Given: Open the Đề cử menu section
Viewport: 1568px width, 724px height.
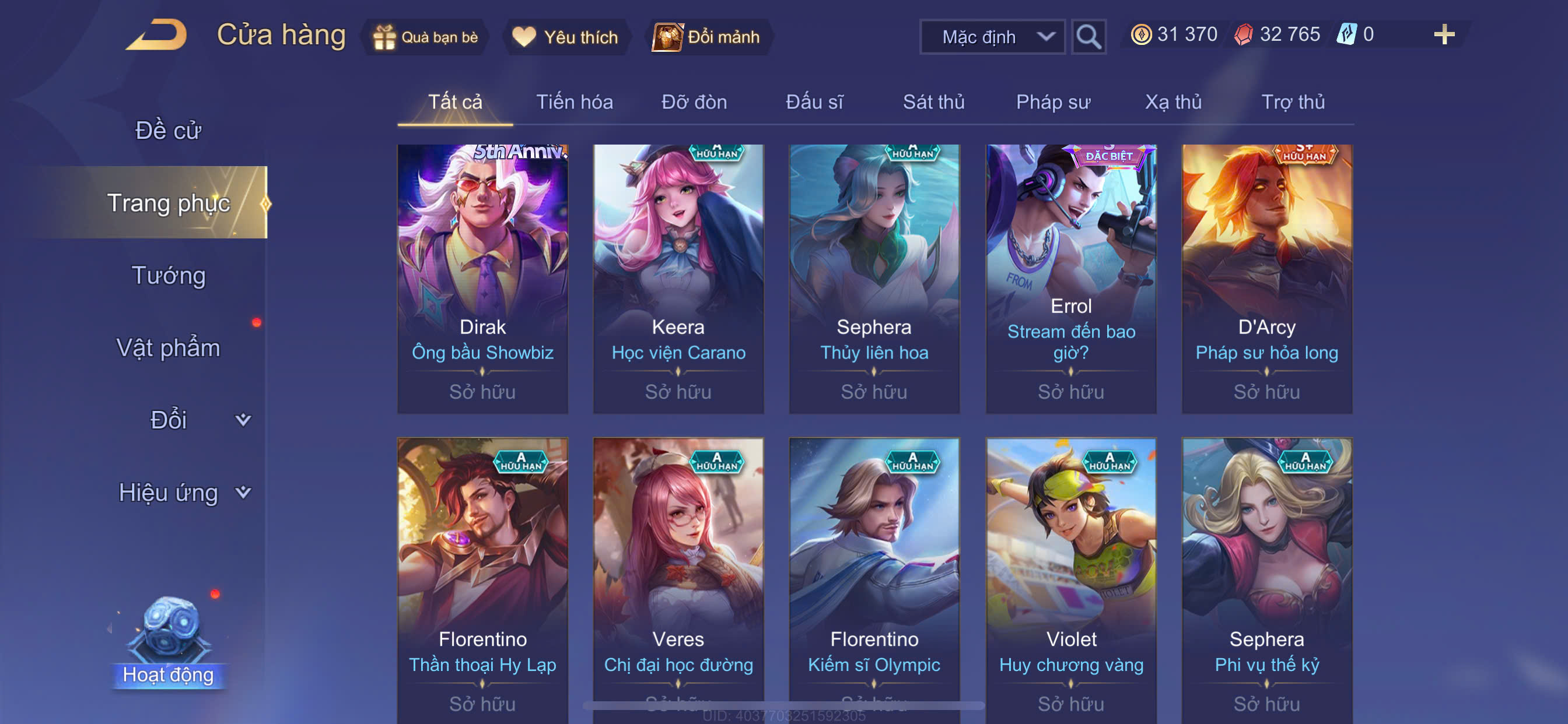Looking at the screenshot, I should 168,130.
